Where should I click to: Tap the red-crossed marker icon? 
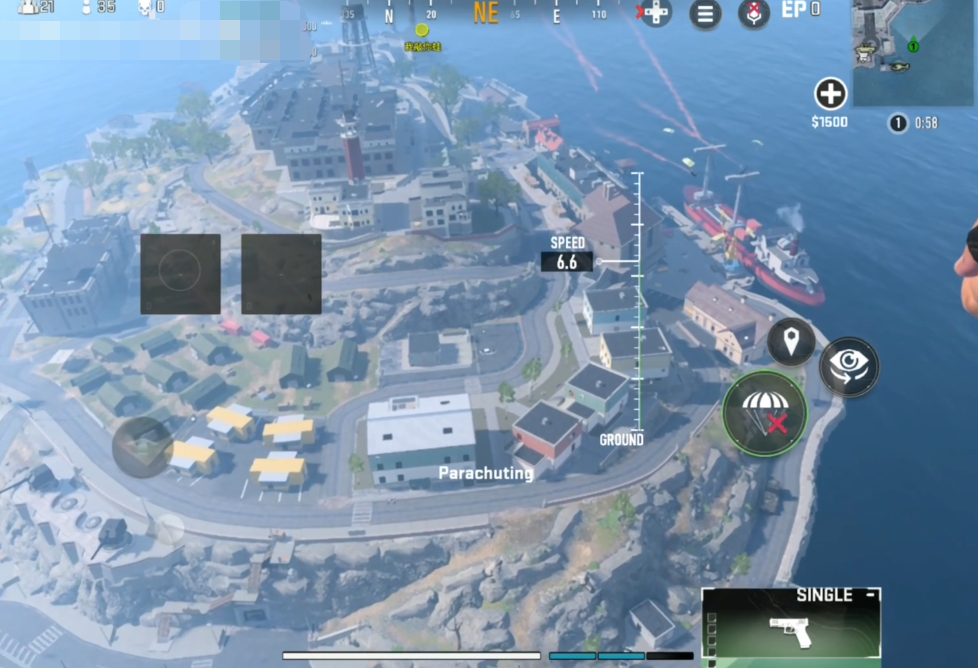coord(754,14)
